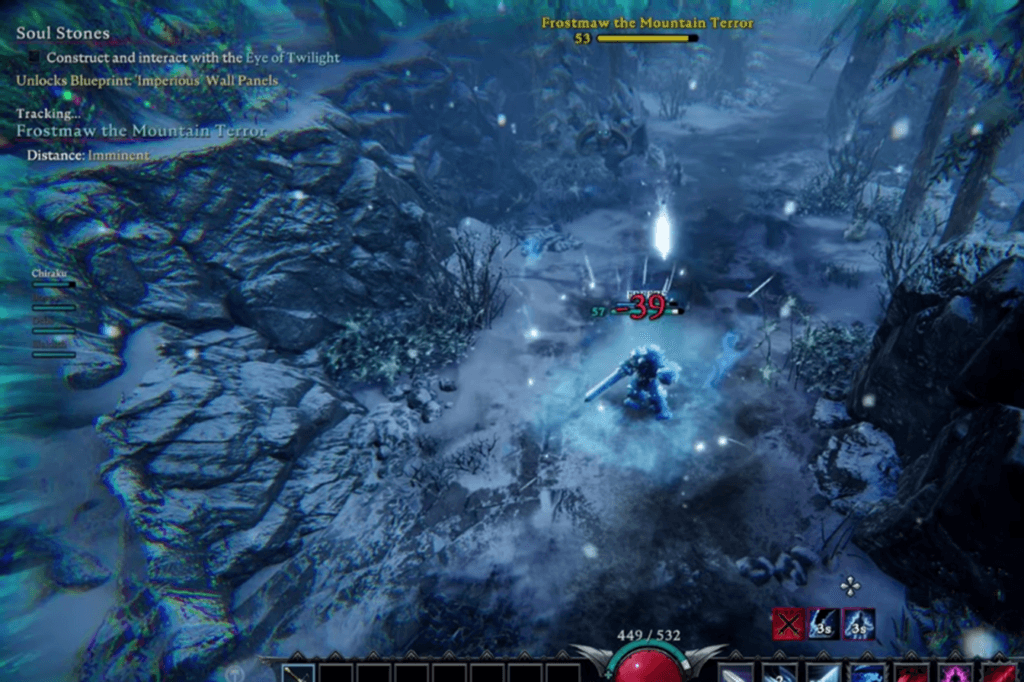The height and width of the screenshot is (682, 1024).
Task: Tick the Eye of Twilight objective checkbox
Action: coord(35,58)
